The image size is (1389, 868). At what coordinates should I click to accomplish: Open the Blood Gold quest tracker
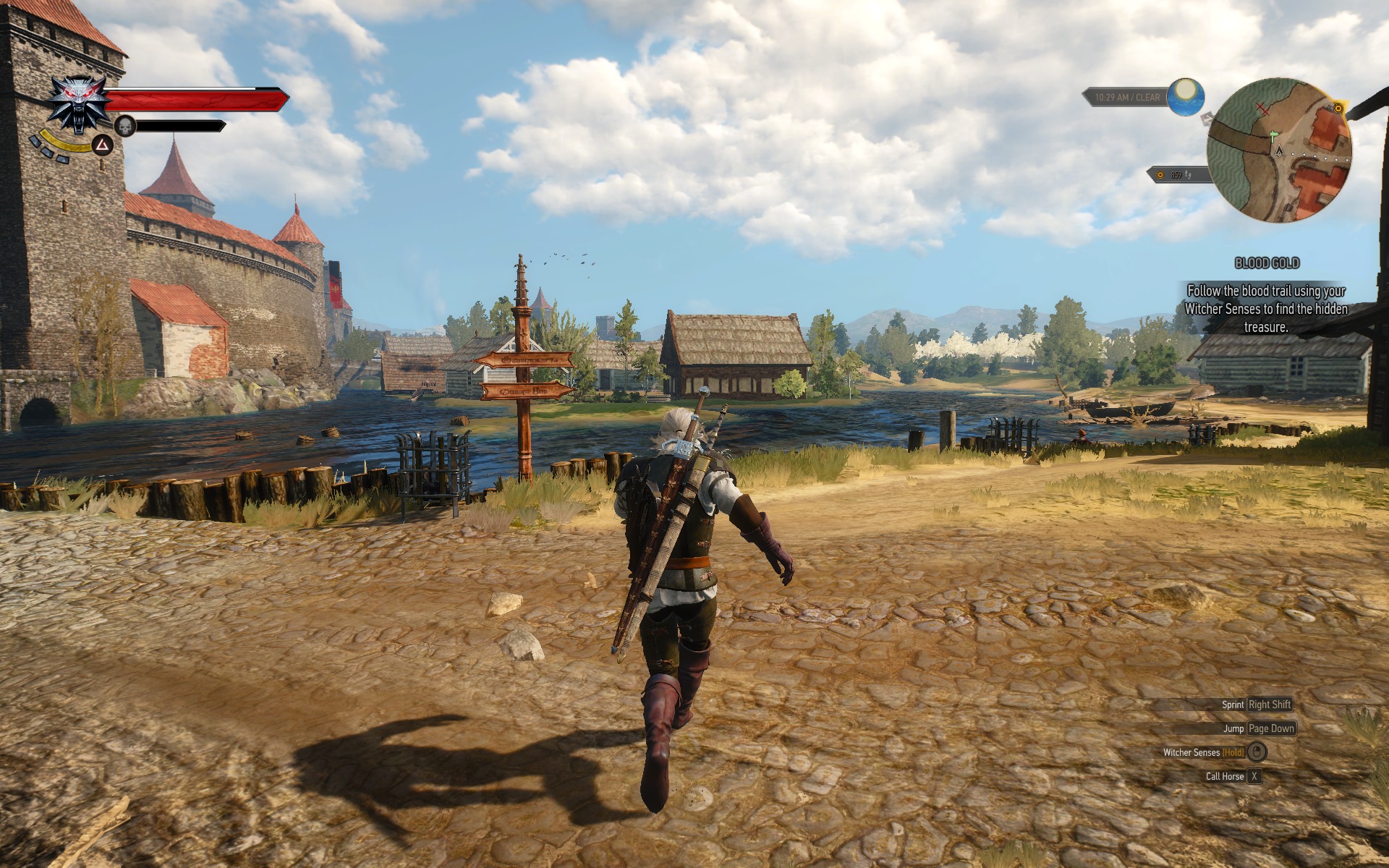[x=1267, y=263]
